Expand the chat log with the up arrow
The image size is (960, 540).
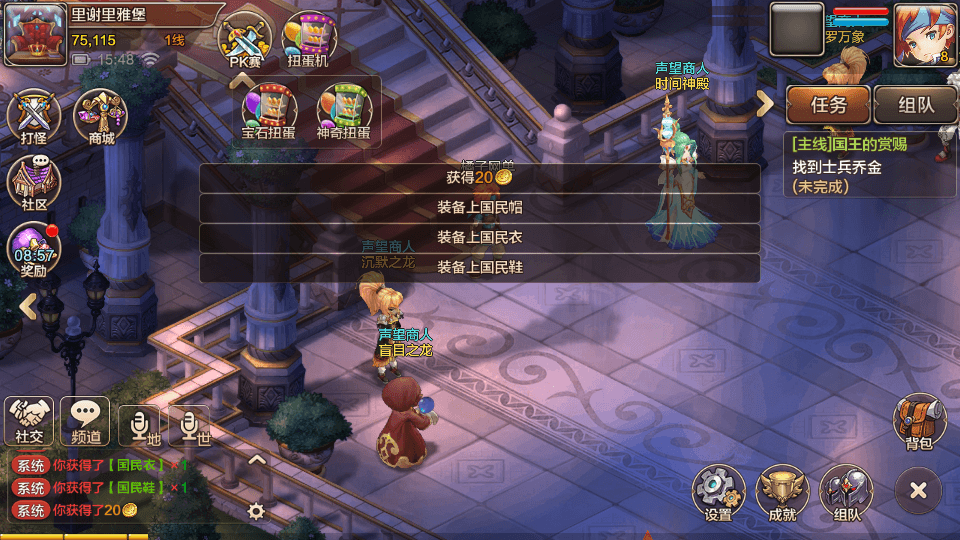click(257, 461)
